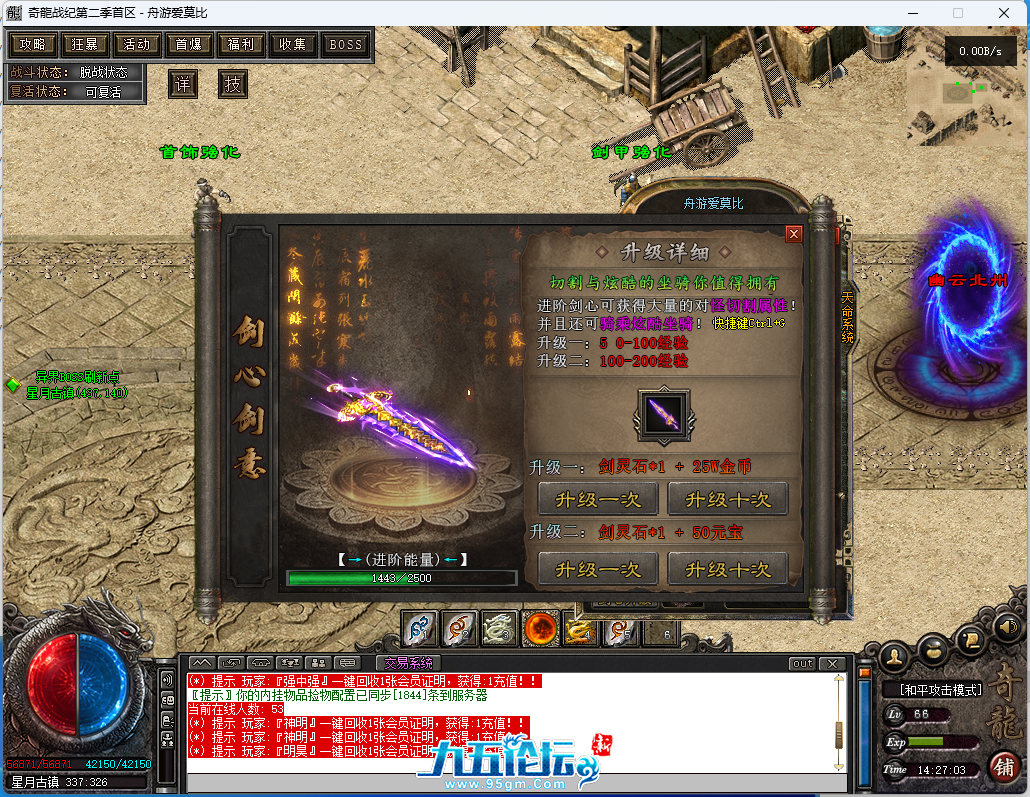Open the 交易系统 trade tab
The width and height of the screenshot is (1030, 797).
408,663
